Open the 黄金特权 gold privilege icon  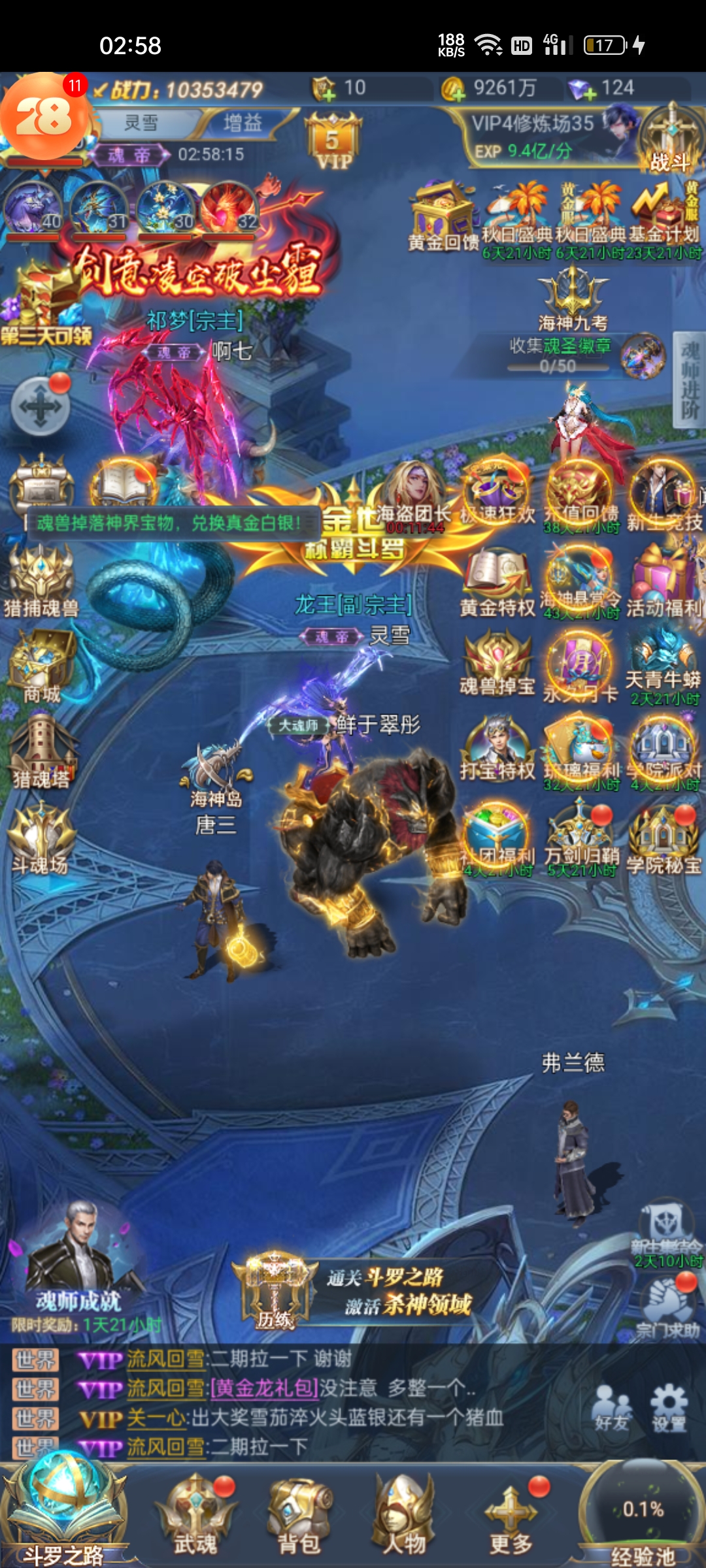tap(497, 583)
